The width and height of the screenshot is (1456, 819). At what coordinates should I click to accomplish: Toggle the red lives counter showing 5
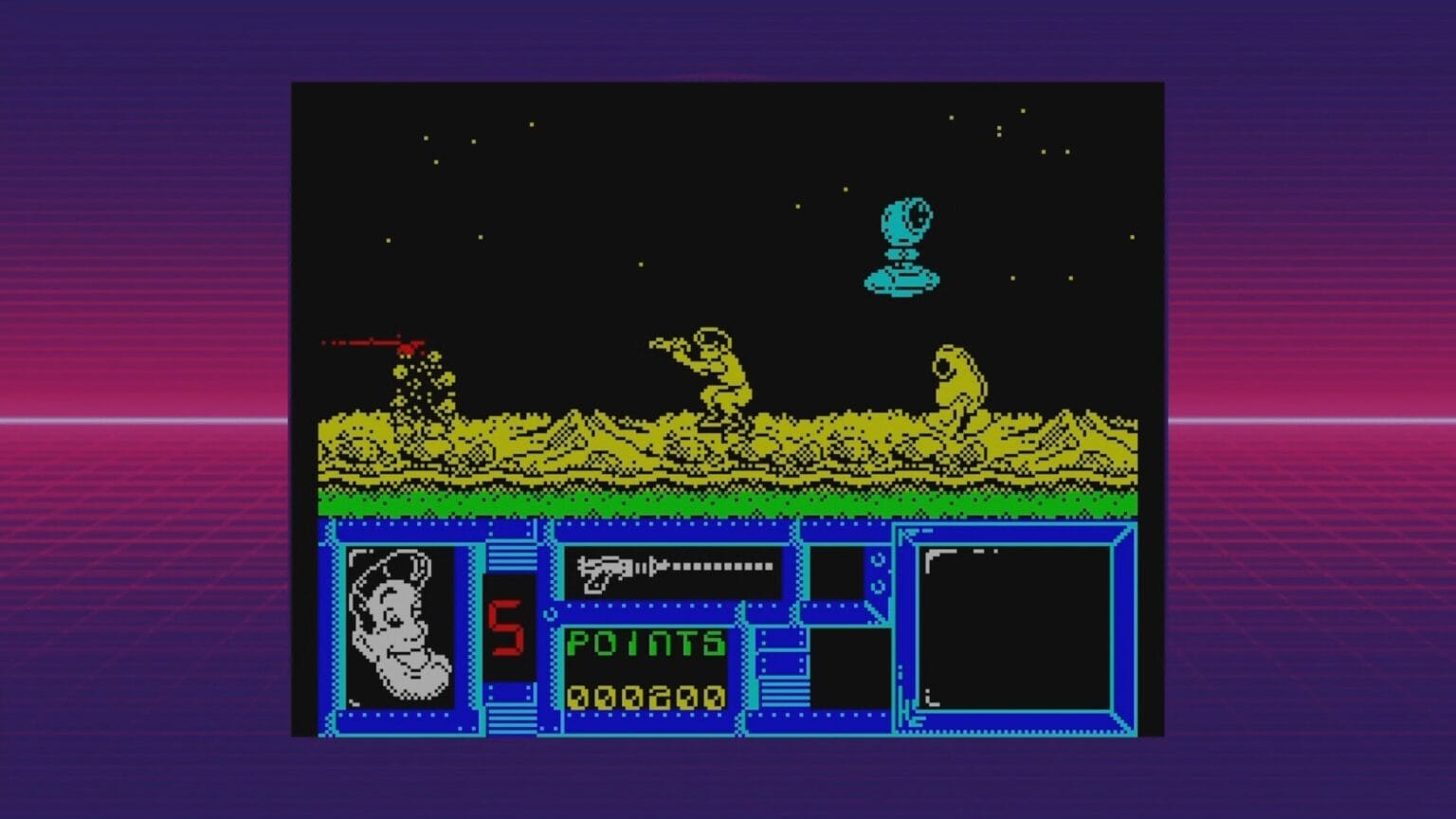505,621
